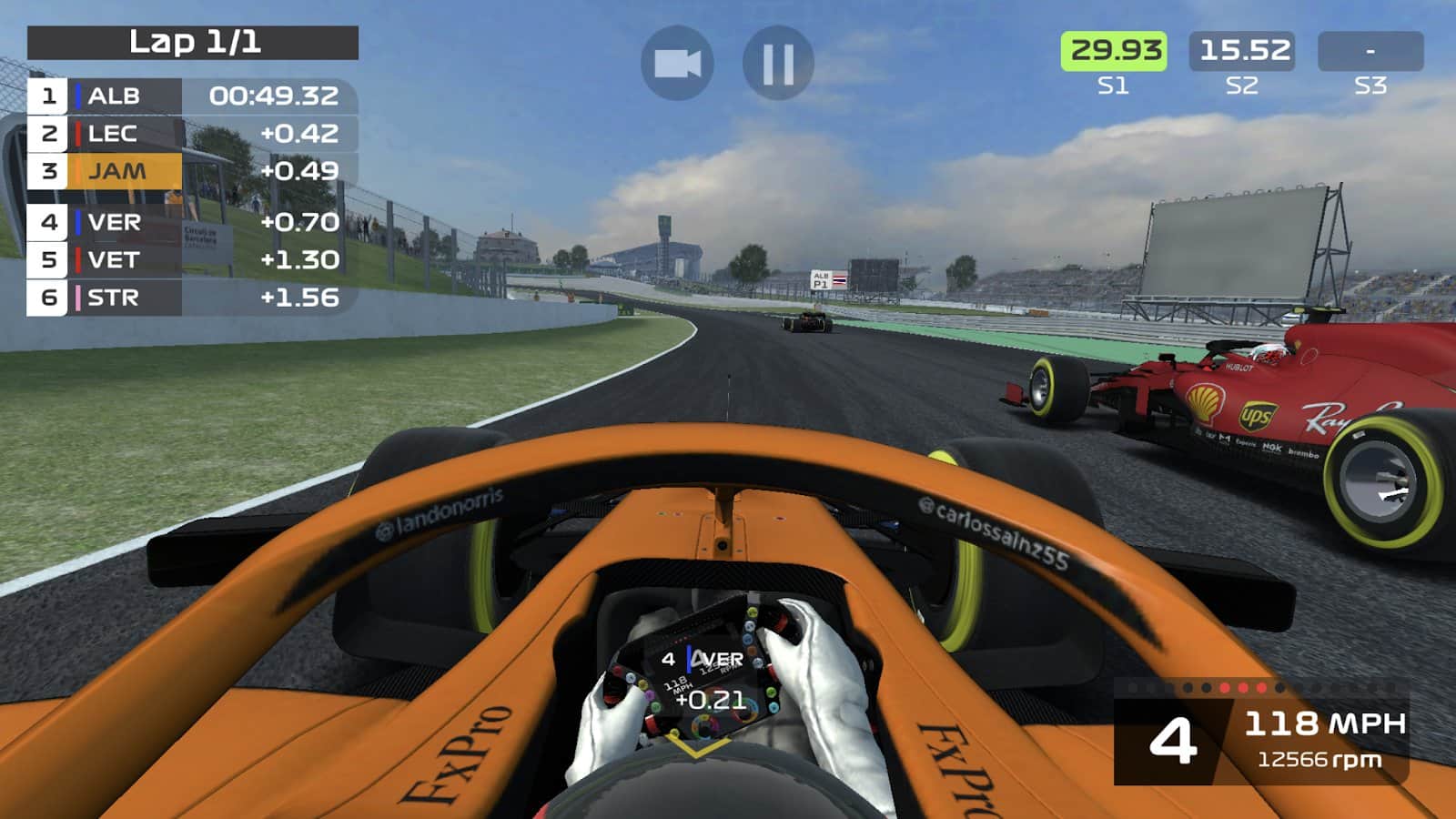Switch the camera view
This screenshot has width=1456, height=819.
[677, 64]
